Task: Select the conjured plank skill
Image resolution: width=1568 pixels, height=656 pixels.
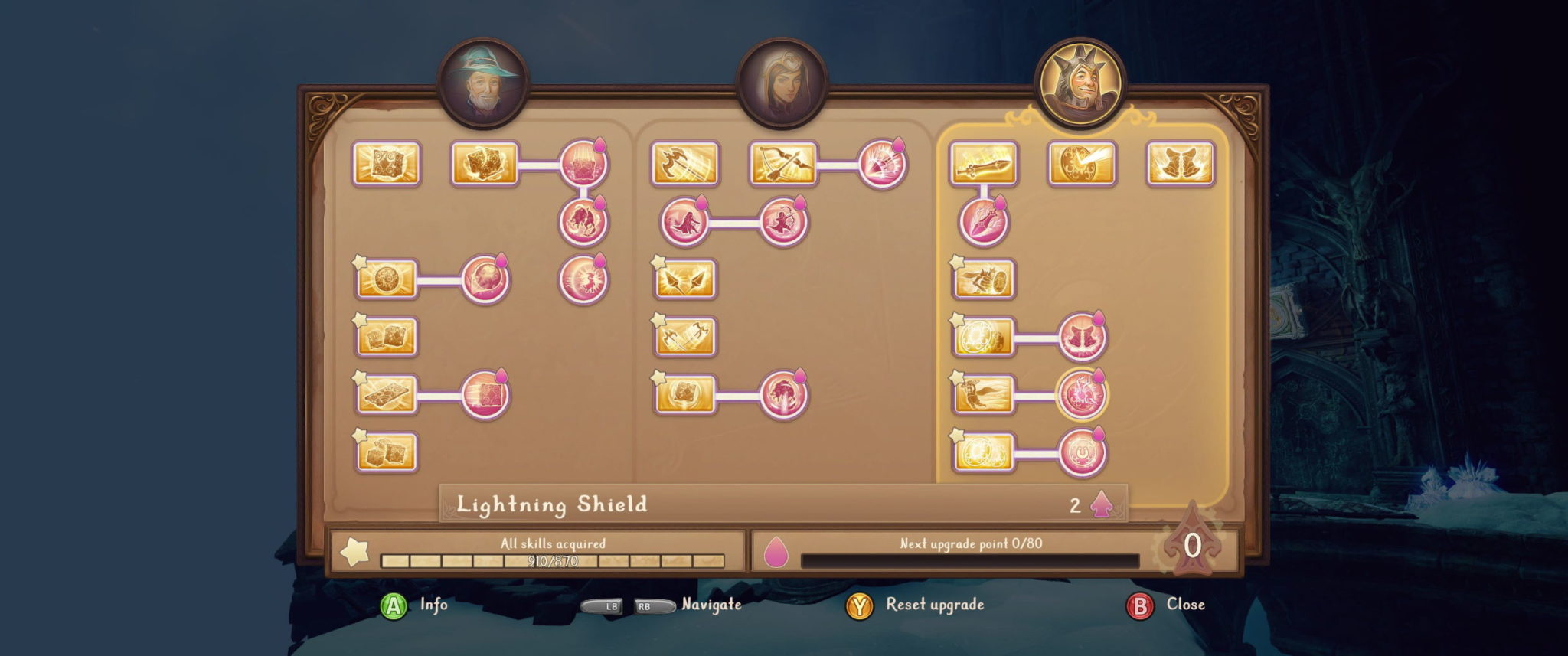Action: 387,394
